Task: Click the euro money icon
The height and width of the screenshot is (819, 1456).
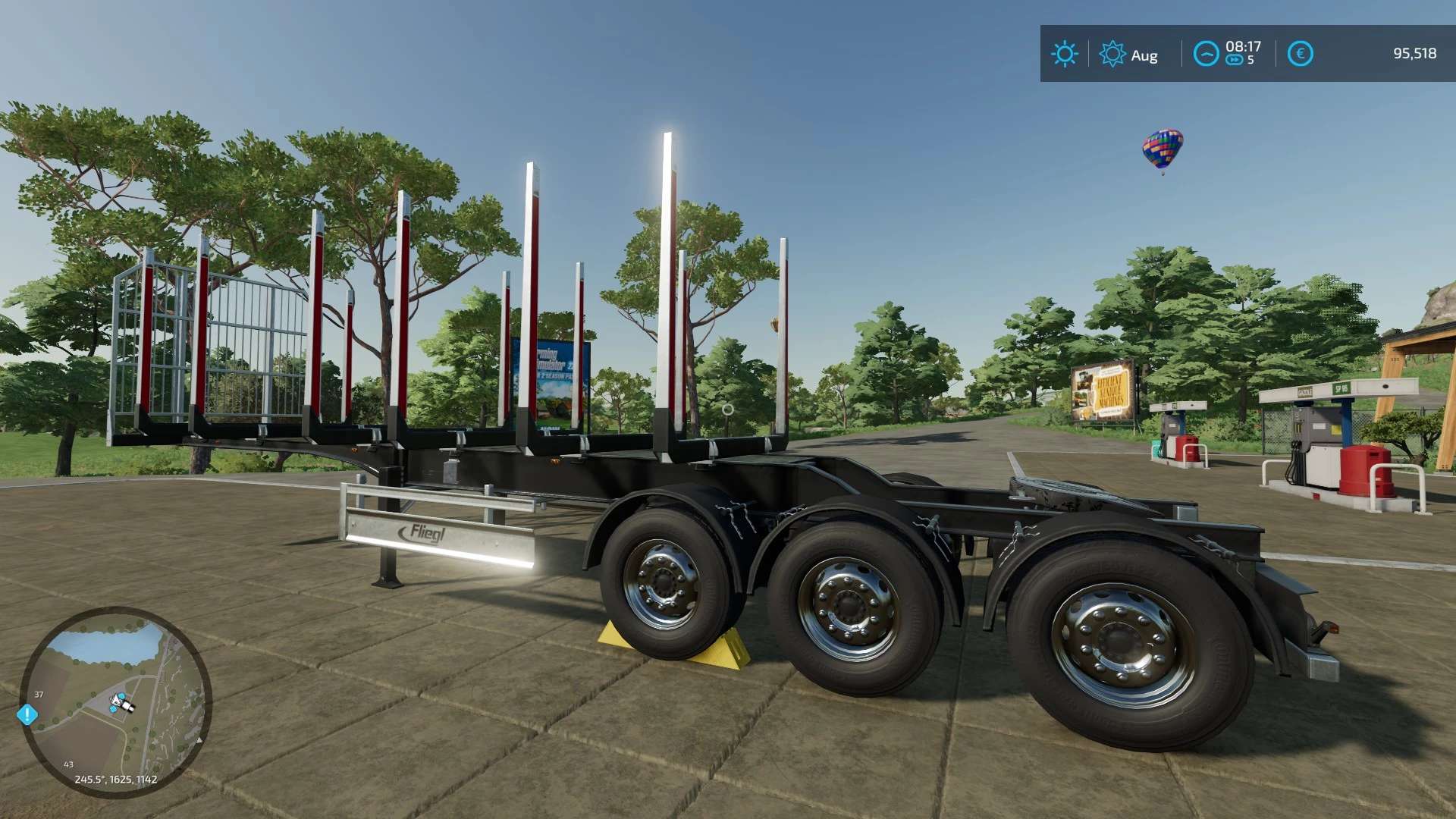Action: [1300, 54]
